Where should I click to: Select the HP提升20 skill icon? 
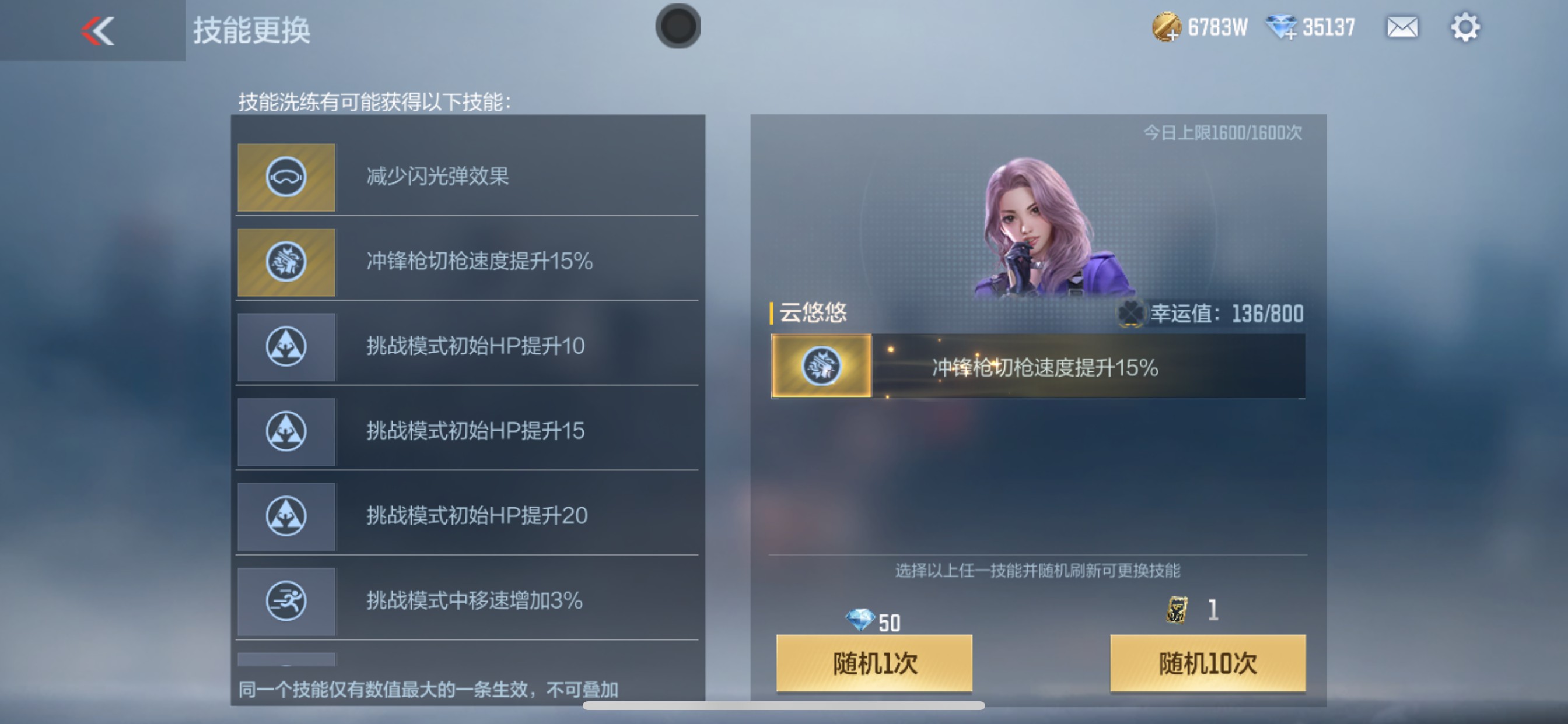click(286, 516)
